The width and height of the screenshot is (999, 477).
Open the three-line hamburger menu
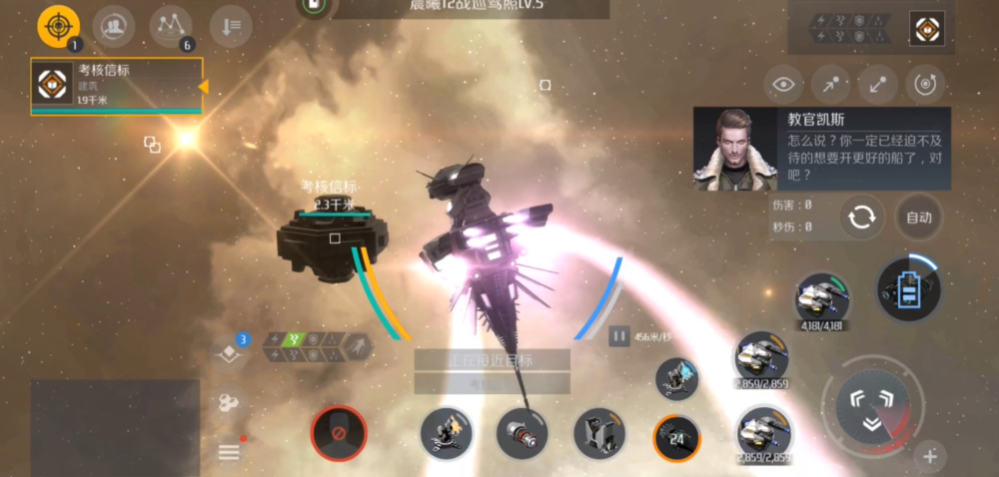pyautogui.click(x=229, y=452)
